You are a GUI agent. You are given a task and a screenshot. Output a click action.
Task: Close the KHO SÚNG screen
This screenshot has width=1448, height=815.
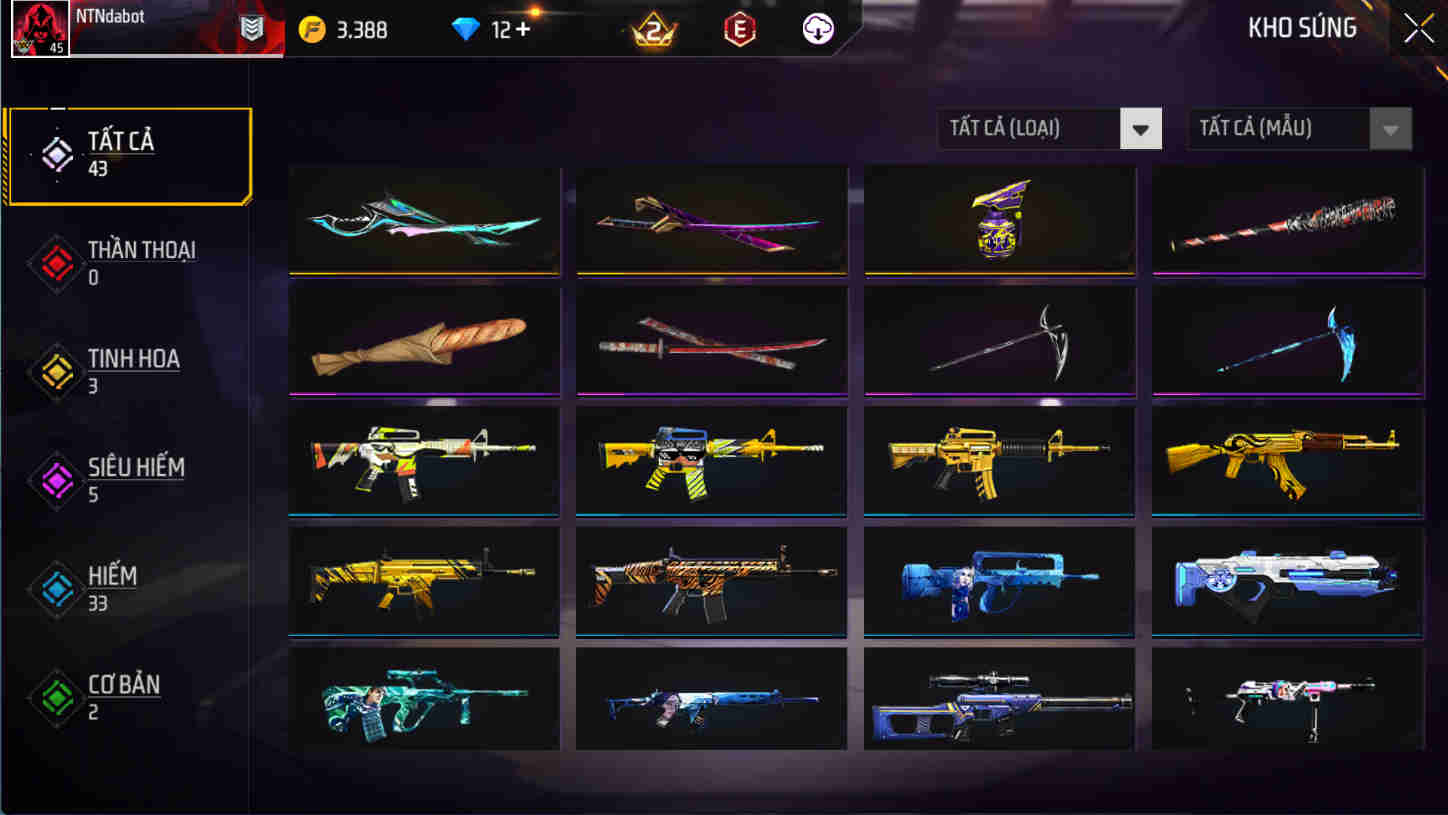pyautogui.click(x=1417, y=28)
